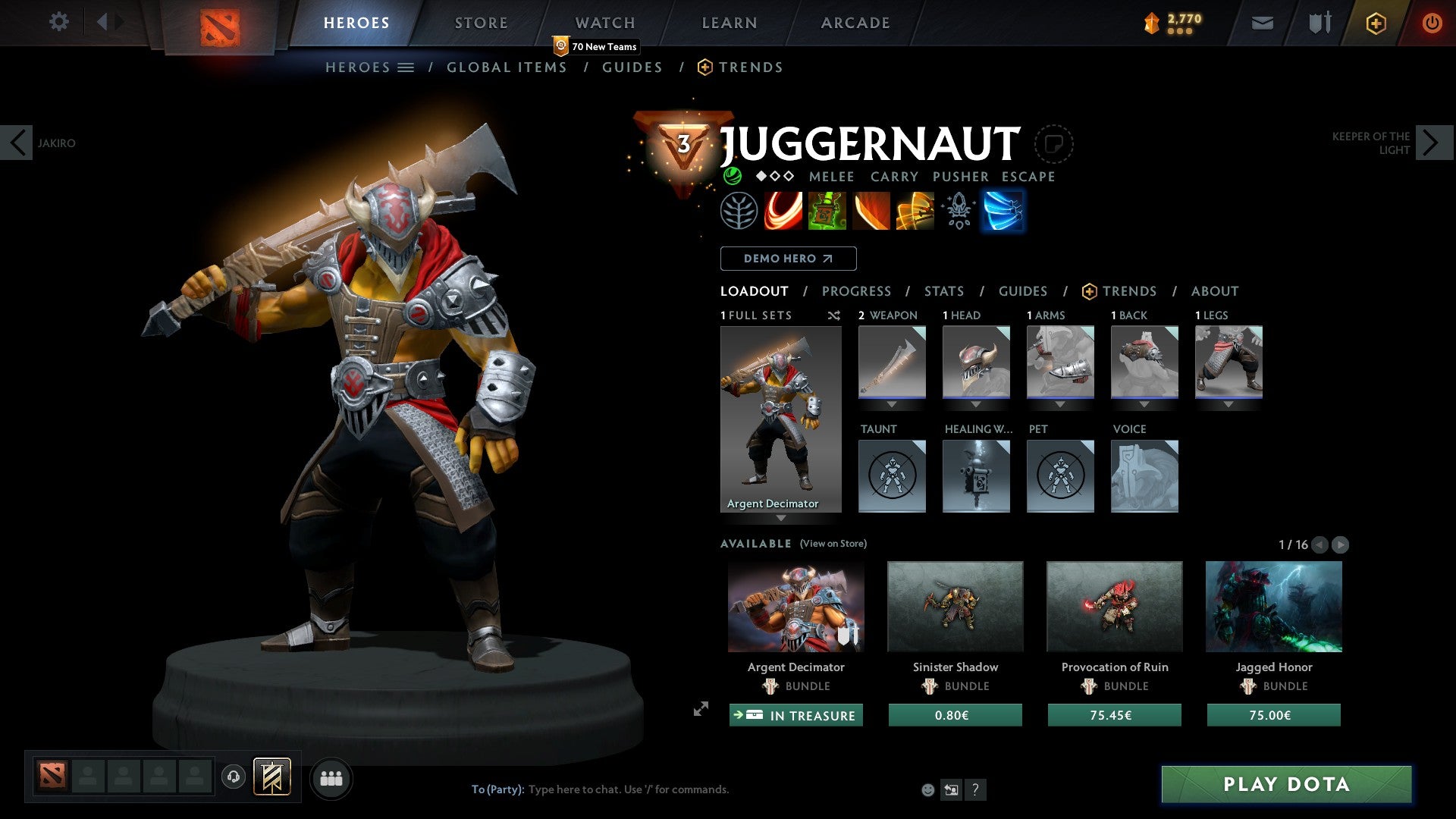The height and width of the screenshot is (819, 1456).
Task: Open the View on Store link
Action: (833, 544)
